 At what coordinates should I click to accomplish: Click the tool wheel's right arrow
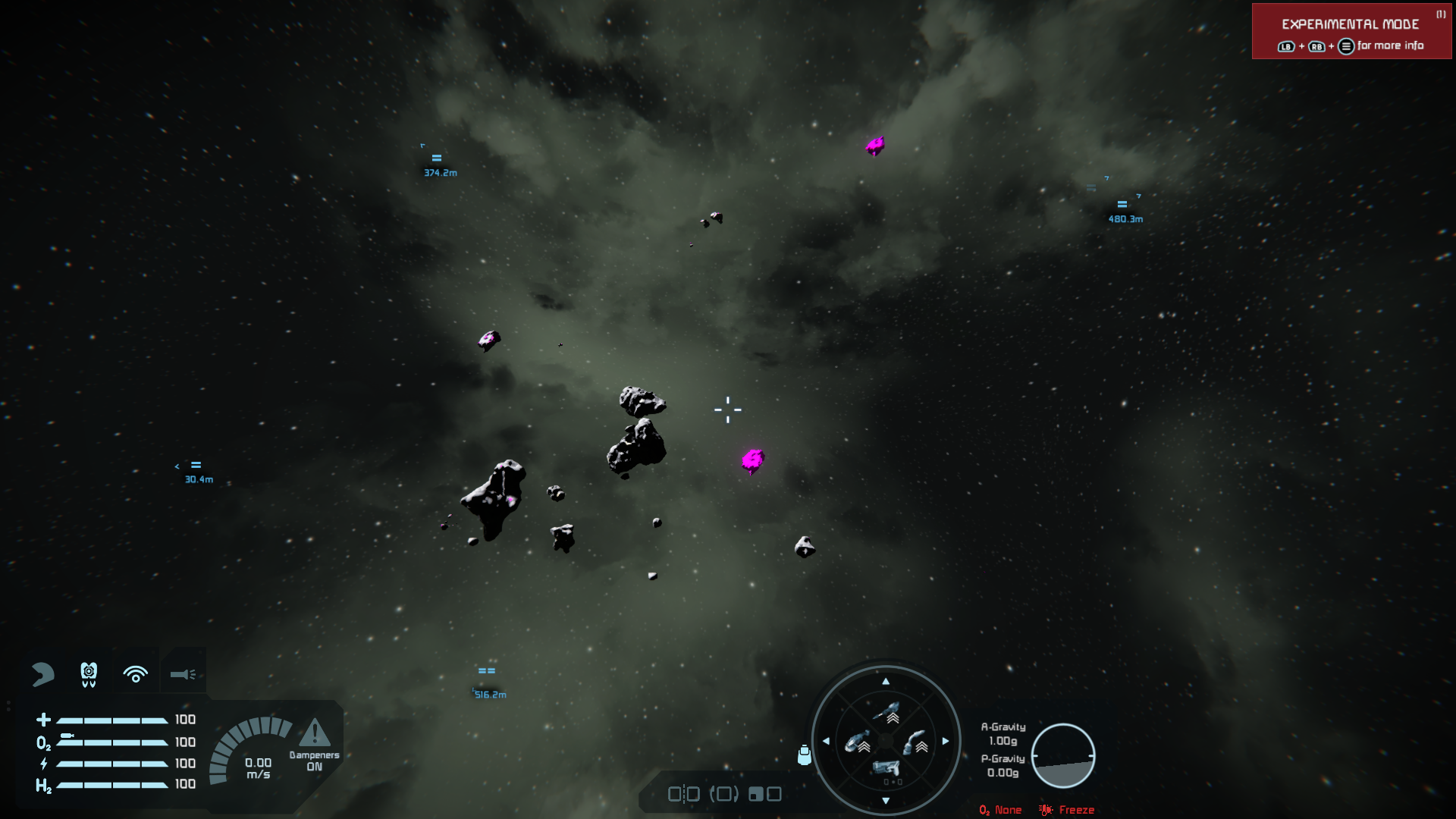click(946, 741)
